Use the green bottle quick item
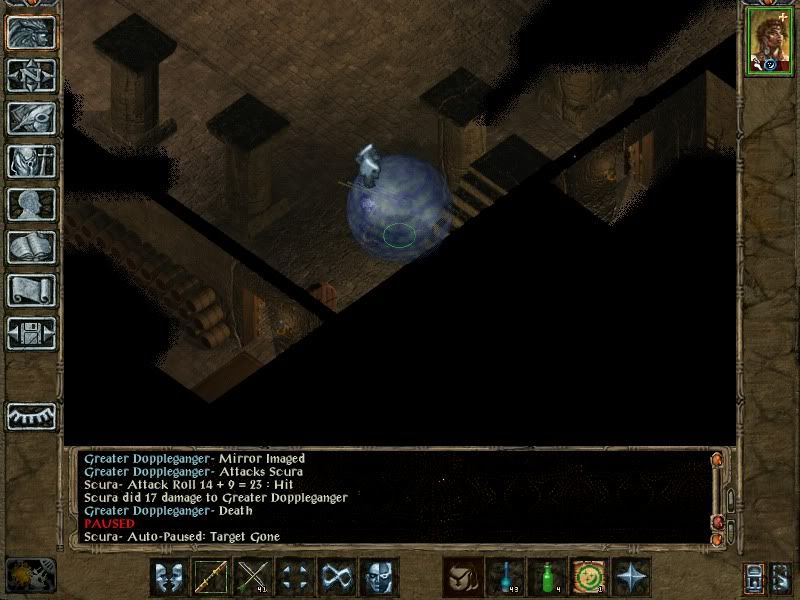 click(x=547, y=577)
